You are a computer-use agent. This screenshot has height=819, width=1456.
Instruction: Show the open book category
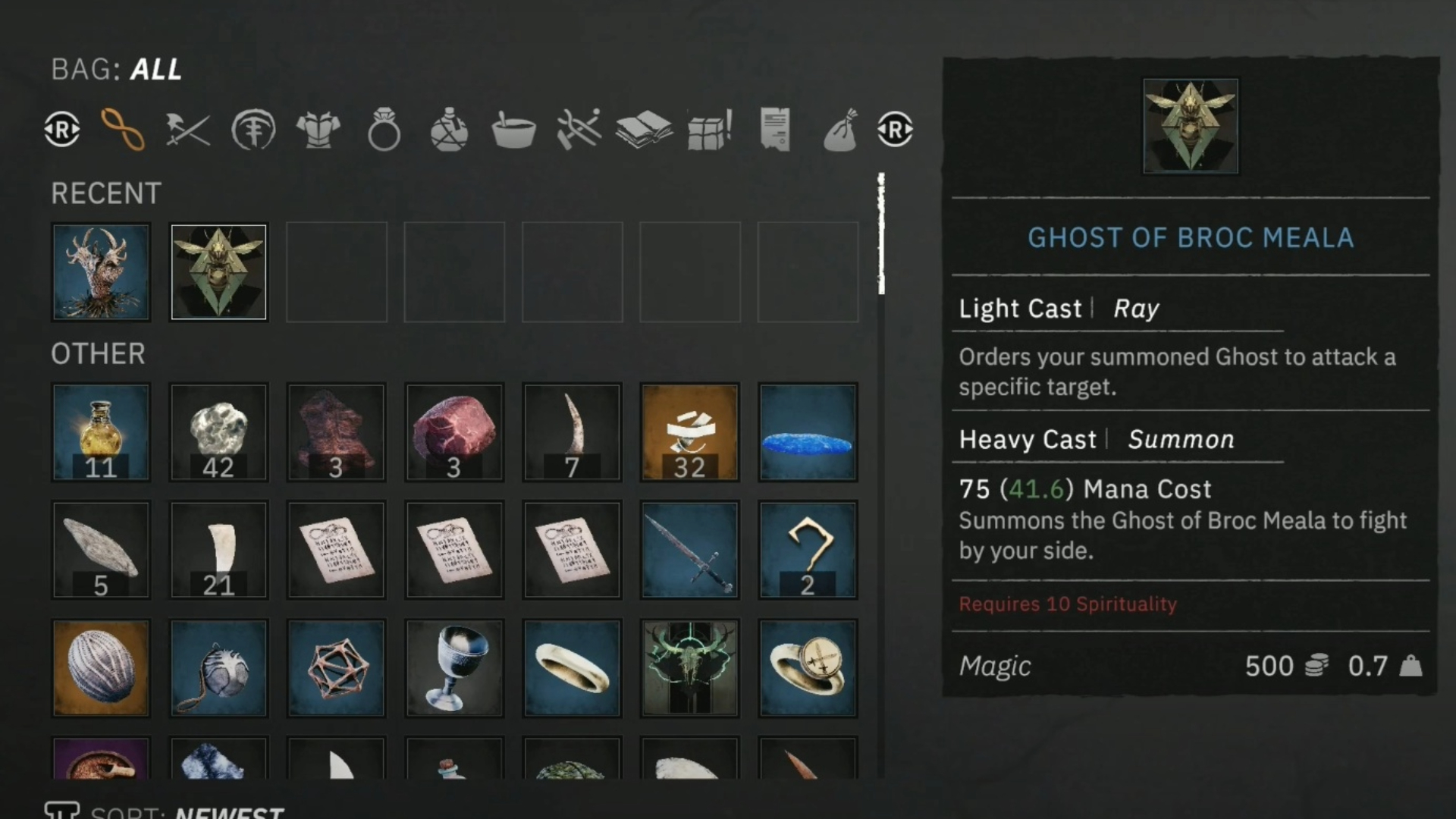644,130
